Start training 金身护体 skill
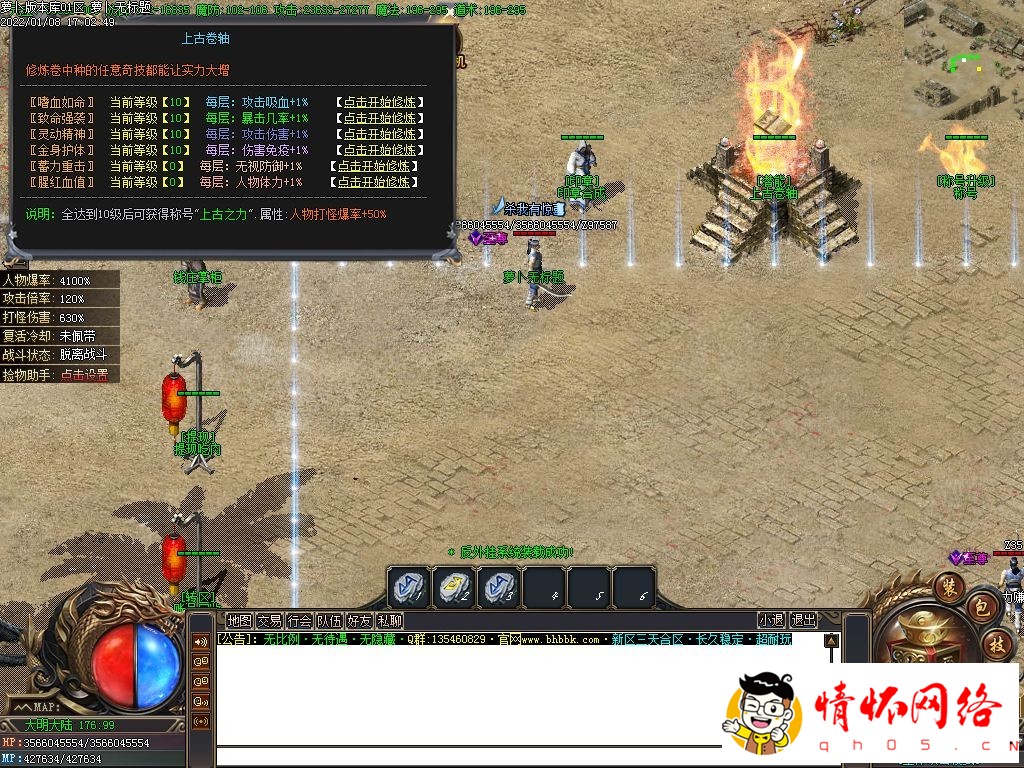Viewport: 1024px width, 768px height. coord(380,150)
